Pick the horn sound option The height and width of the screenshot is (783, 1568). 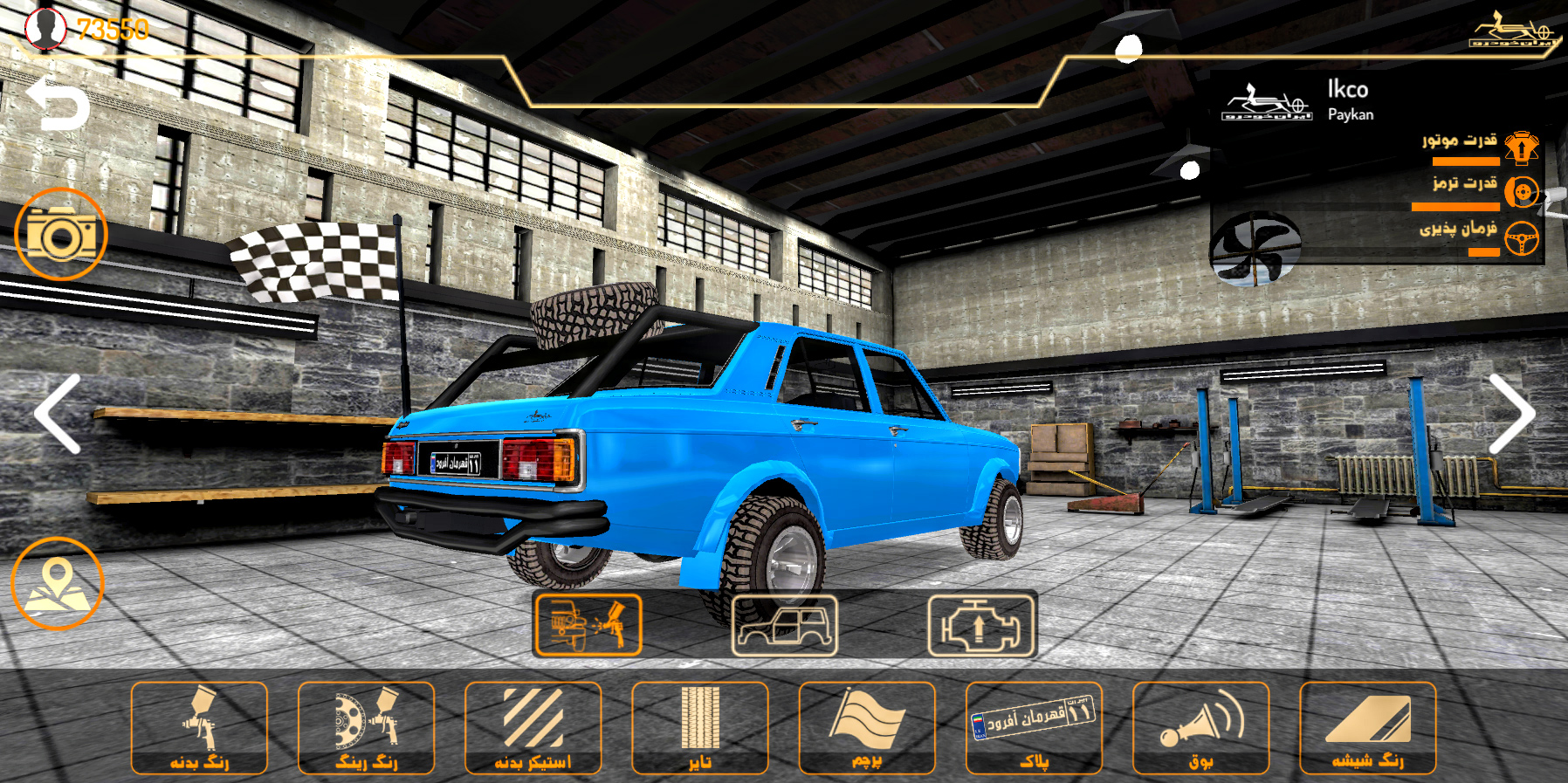click(1200, 728)
